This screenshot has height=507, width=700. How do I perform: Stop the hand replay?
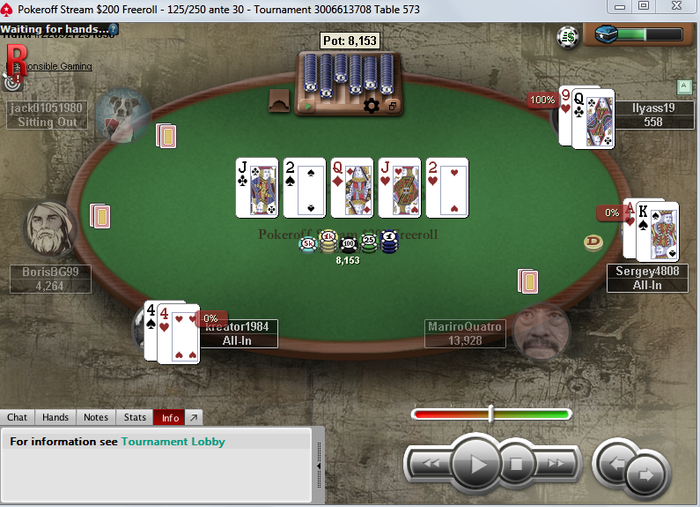pyautogui.click(x=517, y=464)
